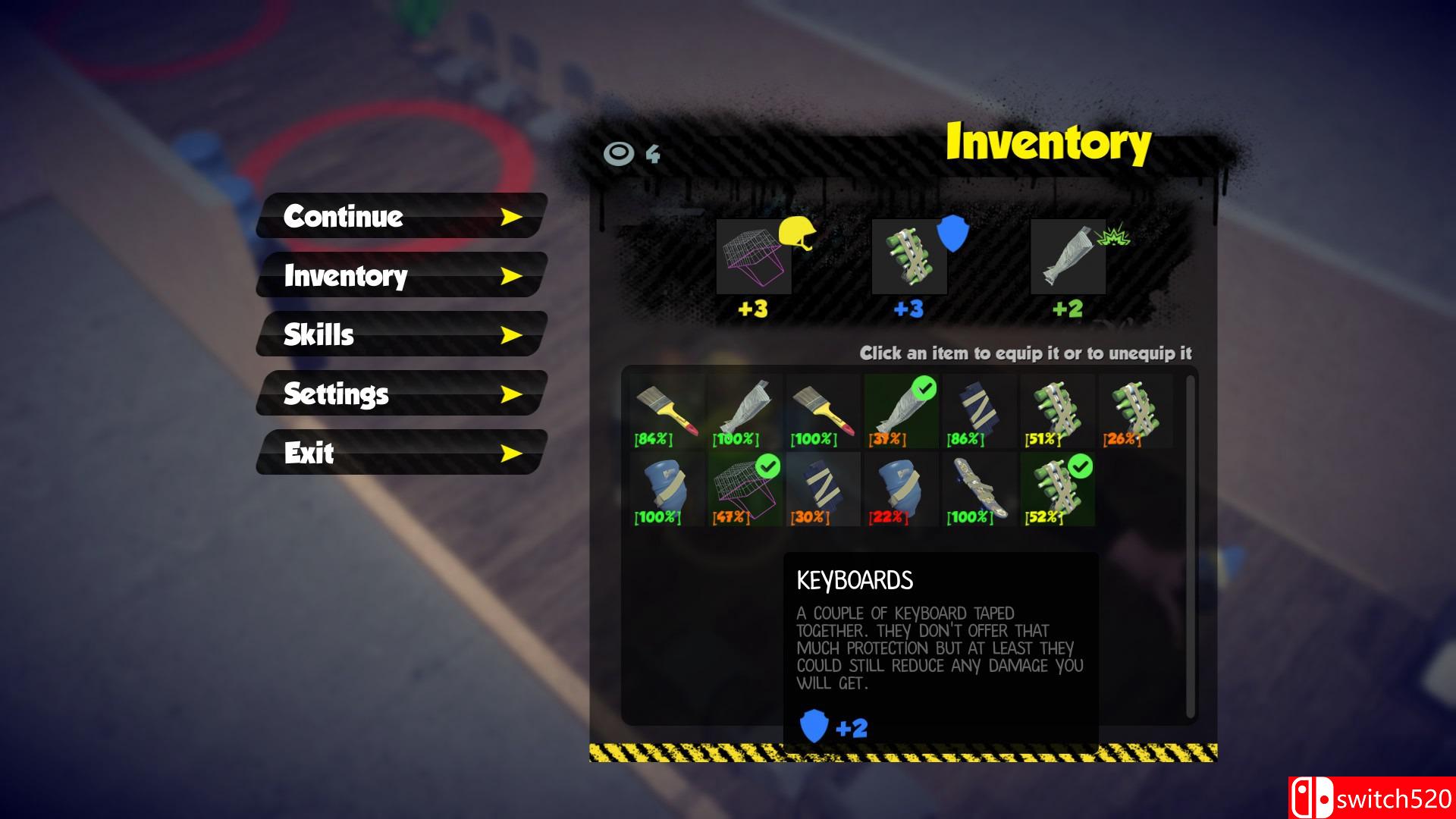
Task: Equip the 86% taped jeans pads
Action: pos(977,409)
